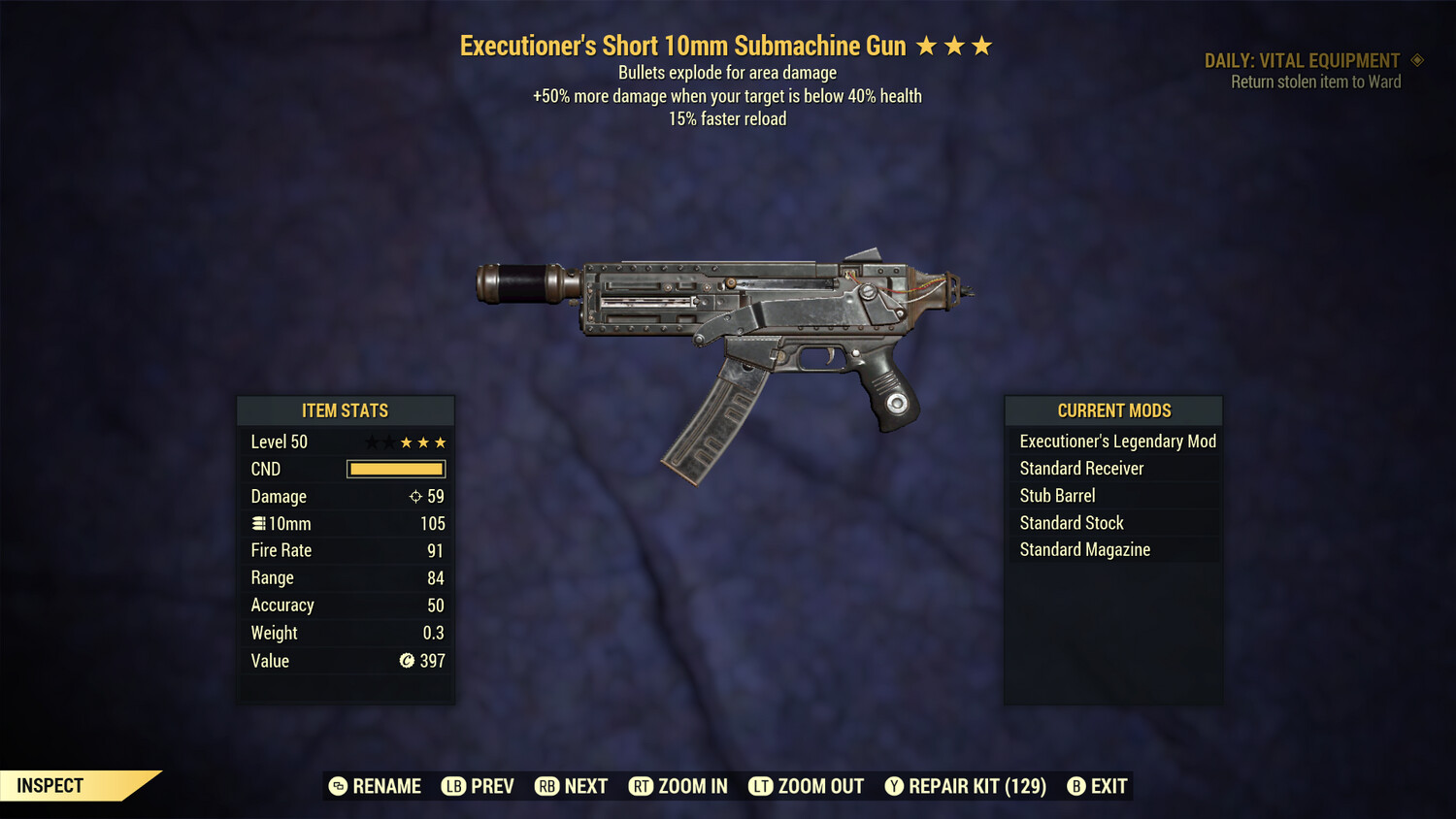The height and width of the screenshot is (819, 1456).
Task: Click the CND condition bar
Action: 395,469
